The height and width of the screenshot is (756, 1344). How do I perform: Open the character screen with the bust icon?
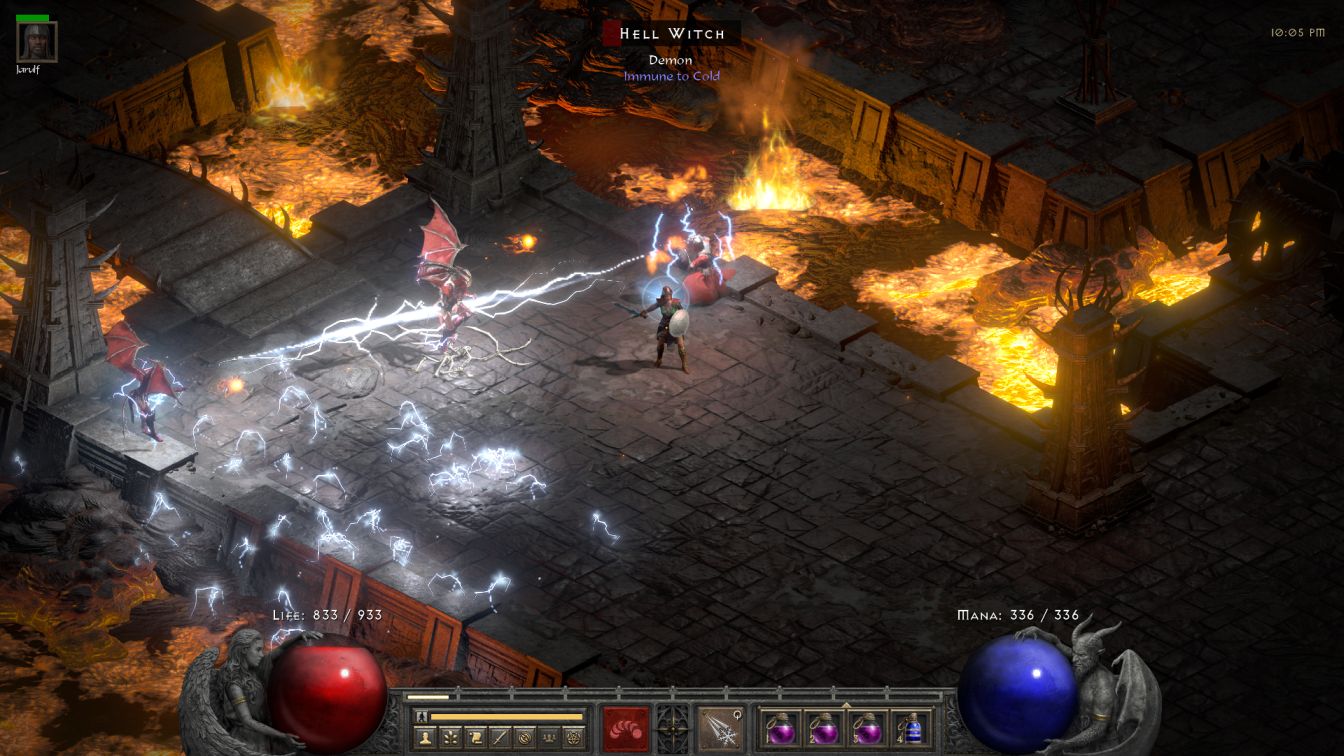tap(424, 738)
